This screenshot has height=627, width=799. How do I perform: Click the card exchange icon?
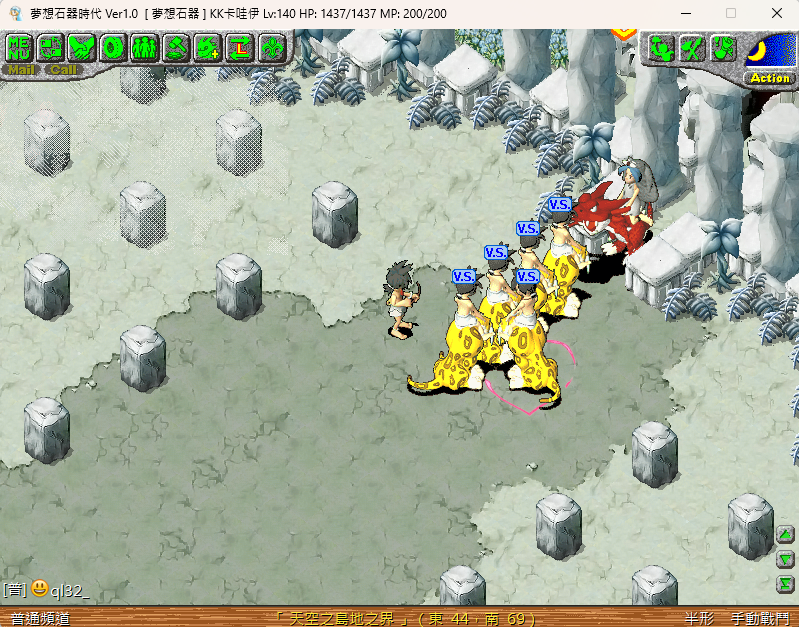pos(50,47)
